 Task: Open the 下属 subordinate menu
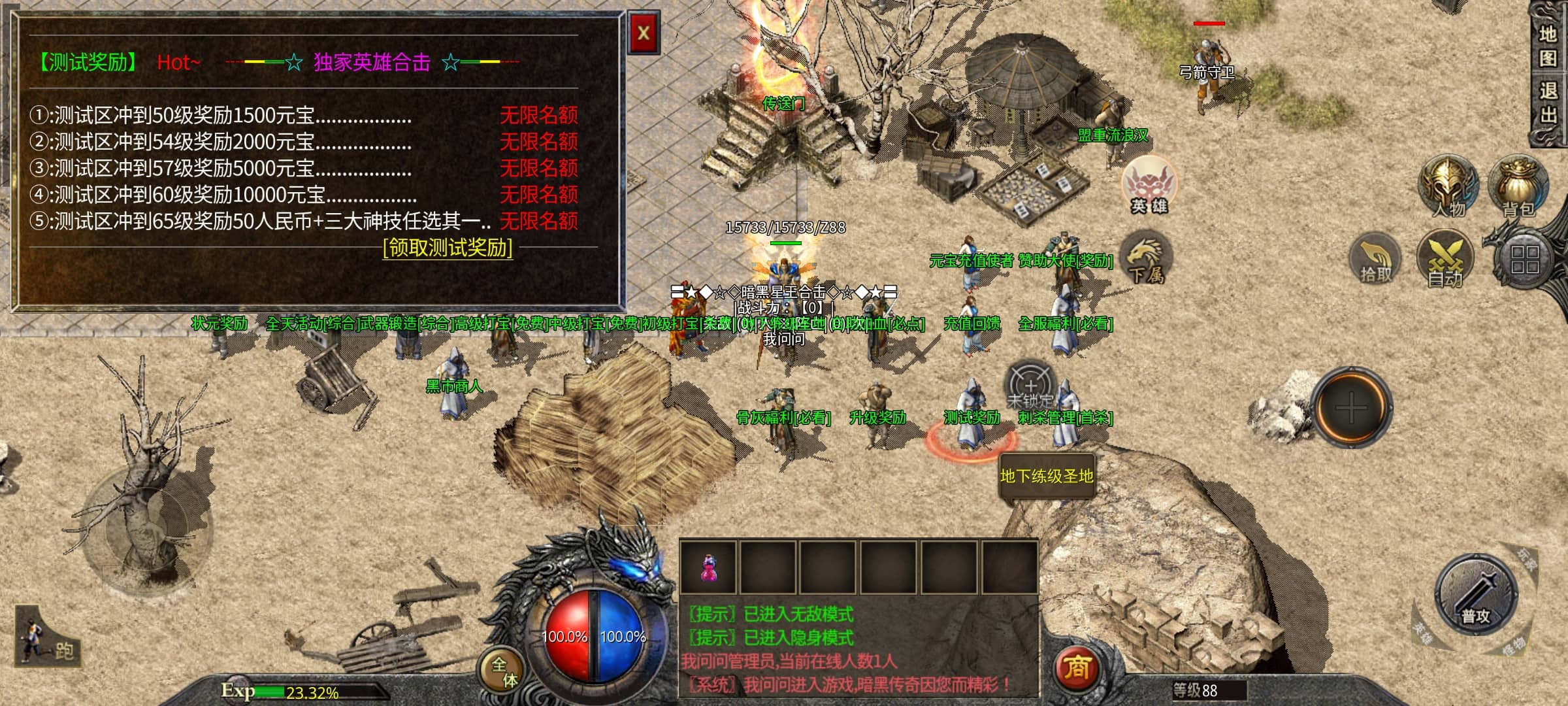[1147, 260]
